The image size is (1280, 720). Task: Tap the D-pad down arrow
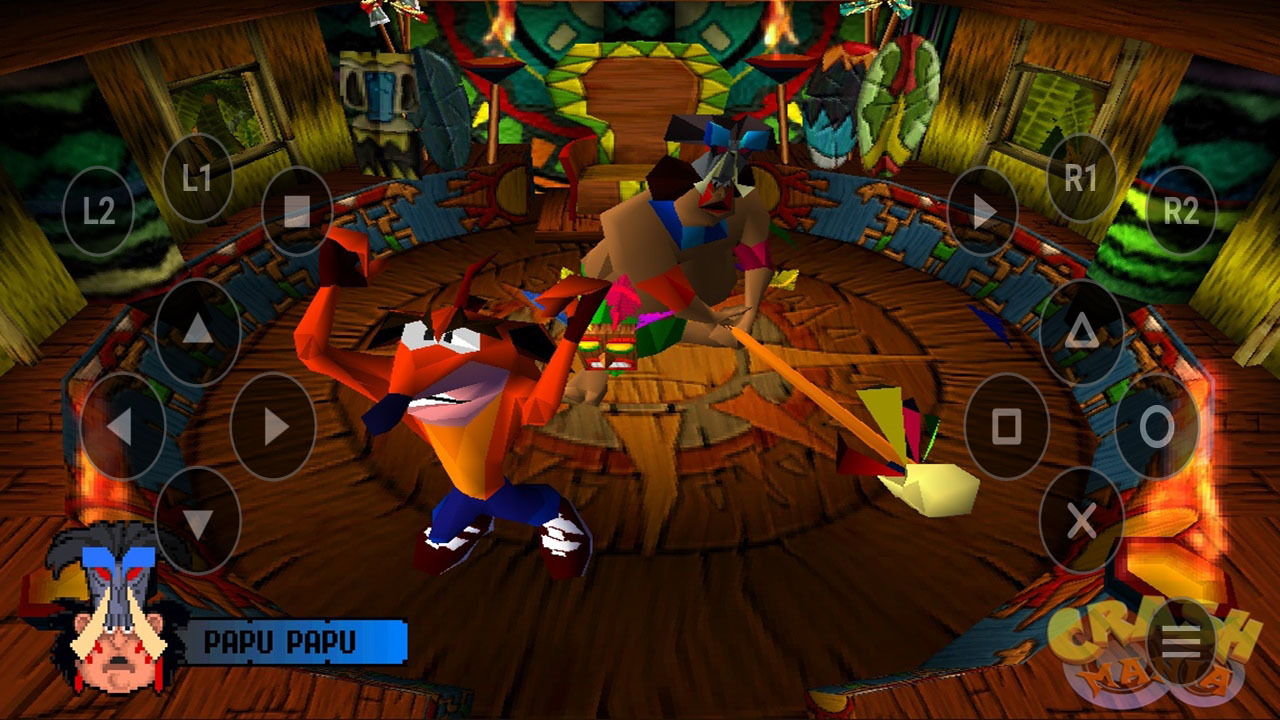(198, 520)
